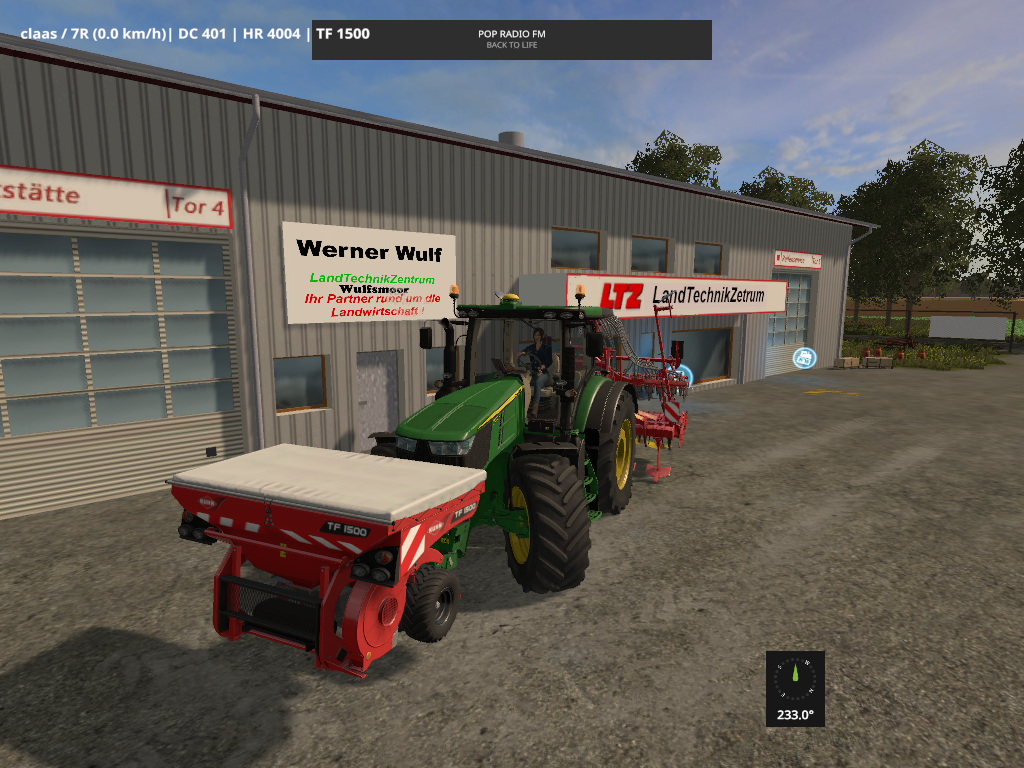Click the compass heading indicator

coord(795,688)
